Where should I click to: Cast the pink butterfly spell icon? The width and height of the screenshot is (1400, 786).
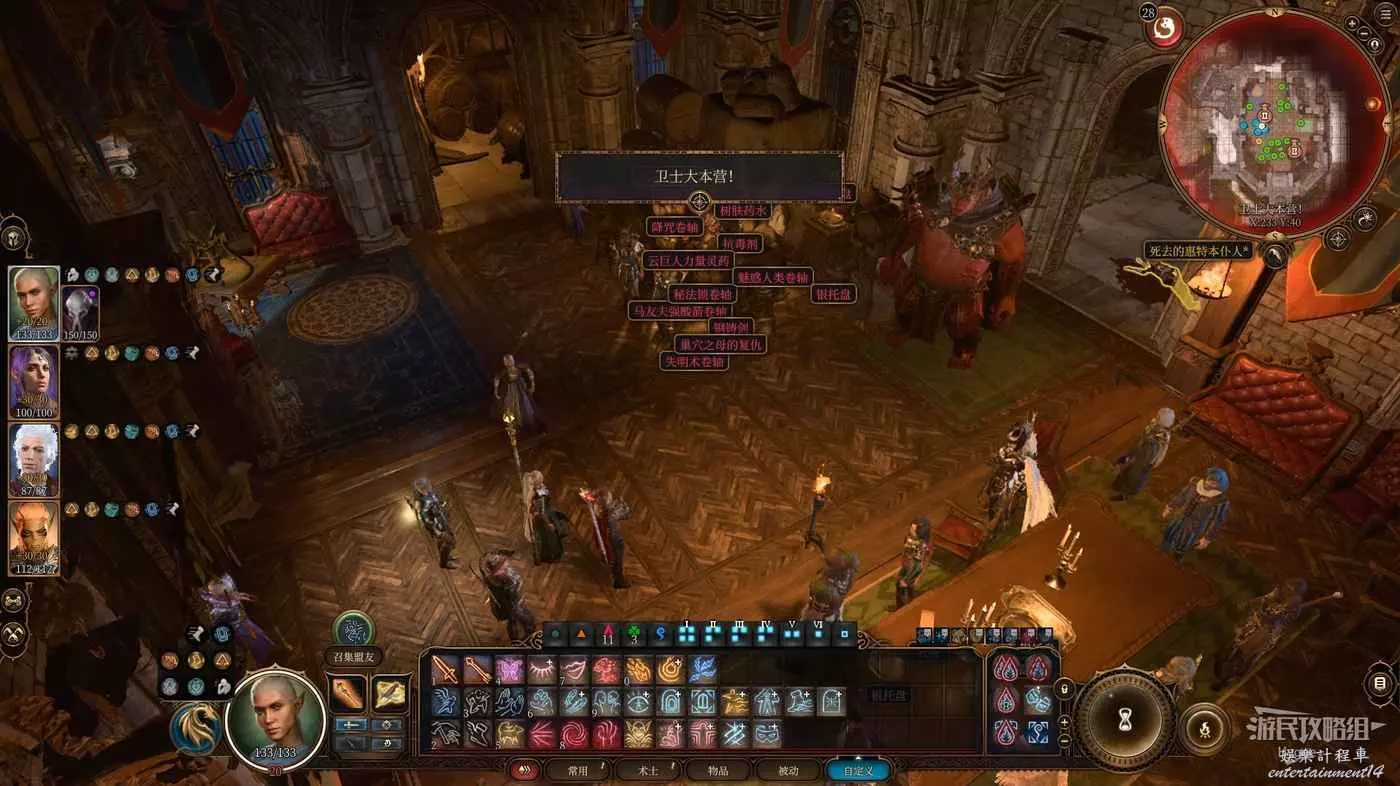(509, 670)
